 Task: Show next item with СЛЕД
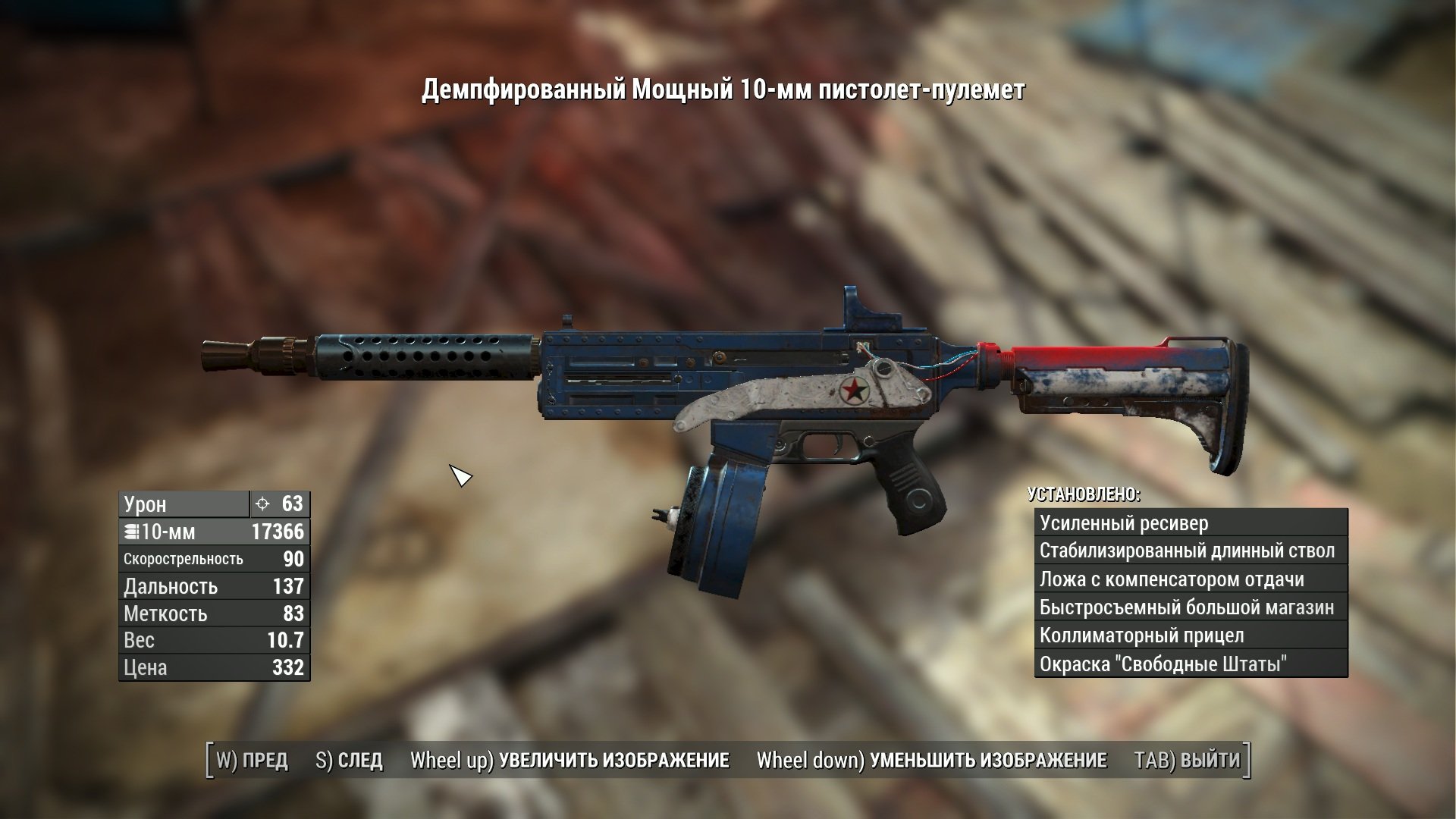pyautogui.click(x=349, y=760)
